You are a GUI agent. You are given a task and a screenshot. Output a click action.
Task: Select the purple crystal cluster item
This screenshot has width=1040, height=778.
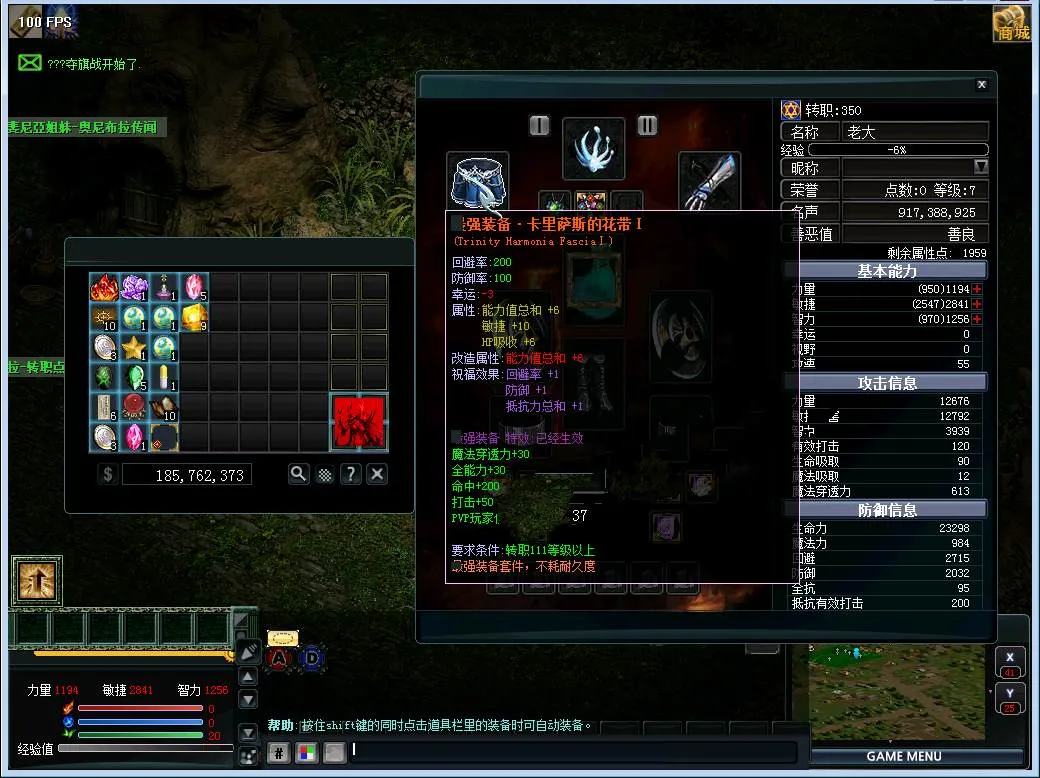tap(134, 288)
